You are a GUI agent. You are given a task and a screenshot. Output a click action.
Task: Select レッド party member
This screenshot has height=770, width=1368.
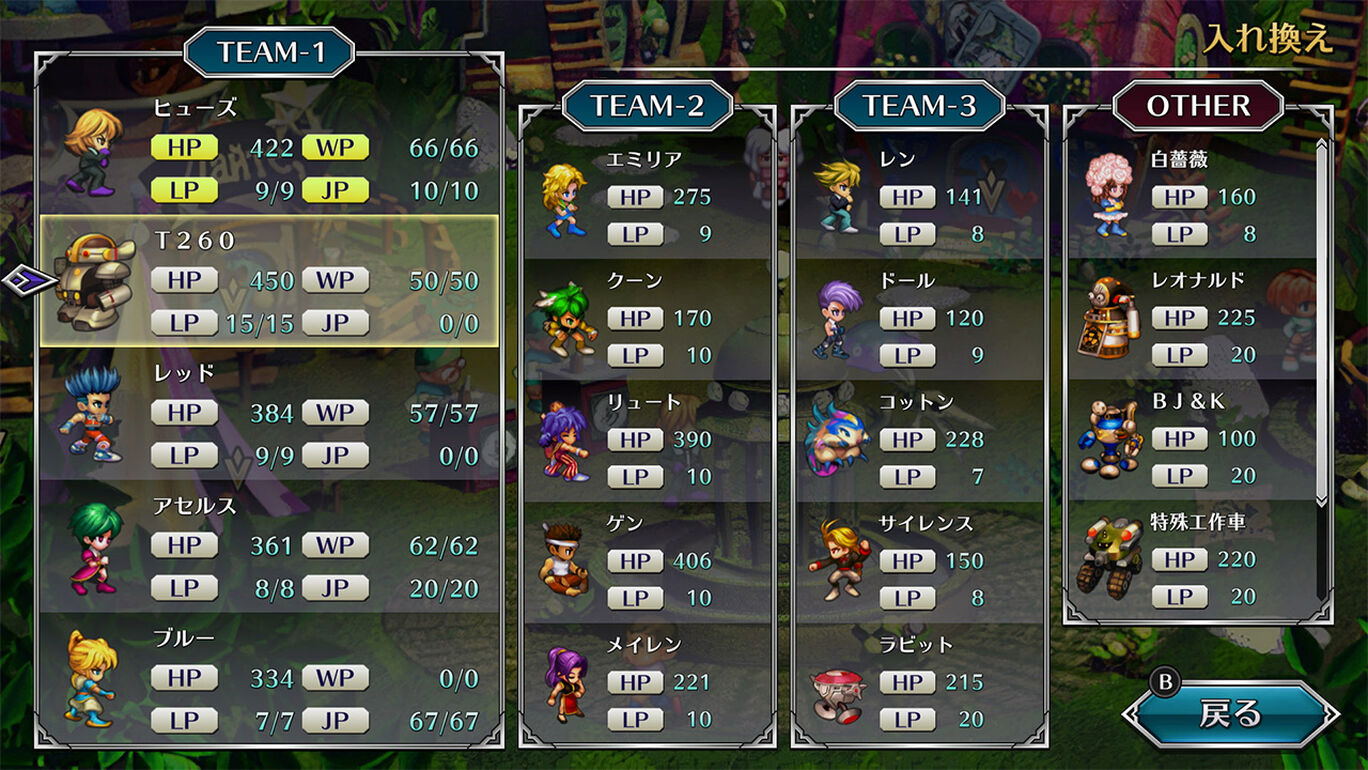click(270, 414)
